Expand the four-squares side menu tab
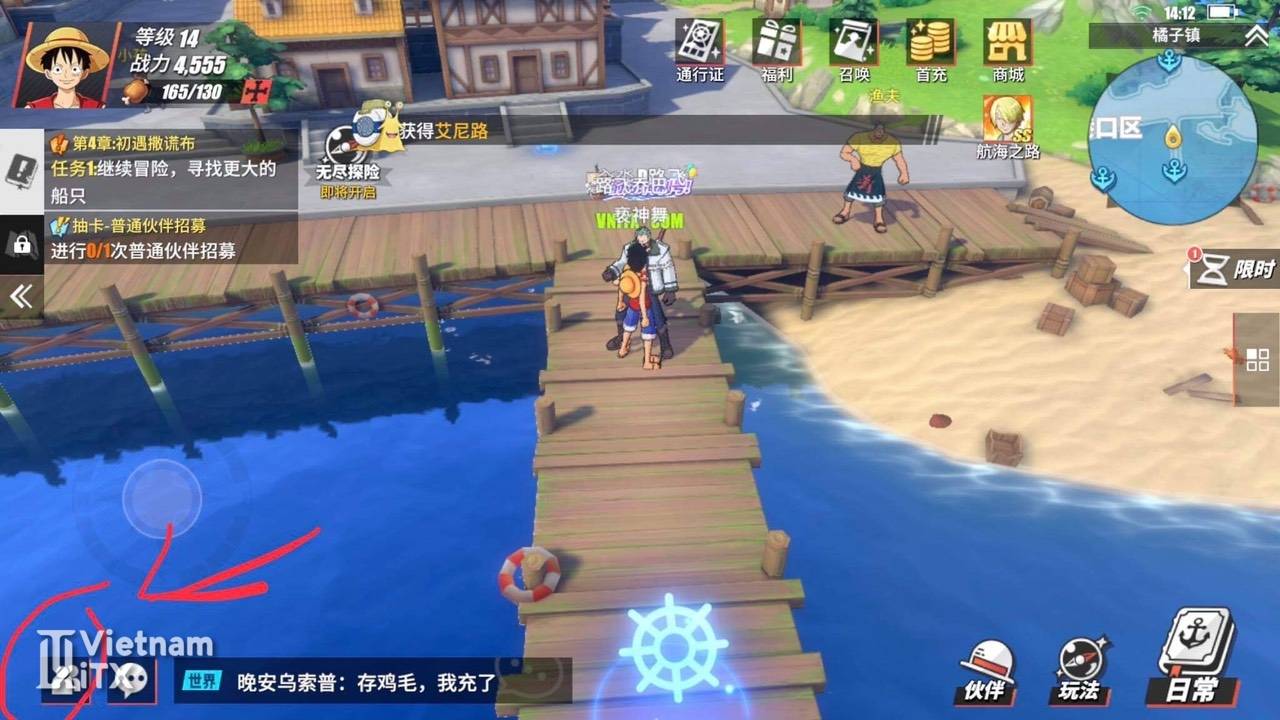This screenshot has width=1280, height=720. [1257, 360]
